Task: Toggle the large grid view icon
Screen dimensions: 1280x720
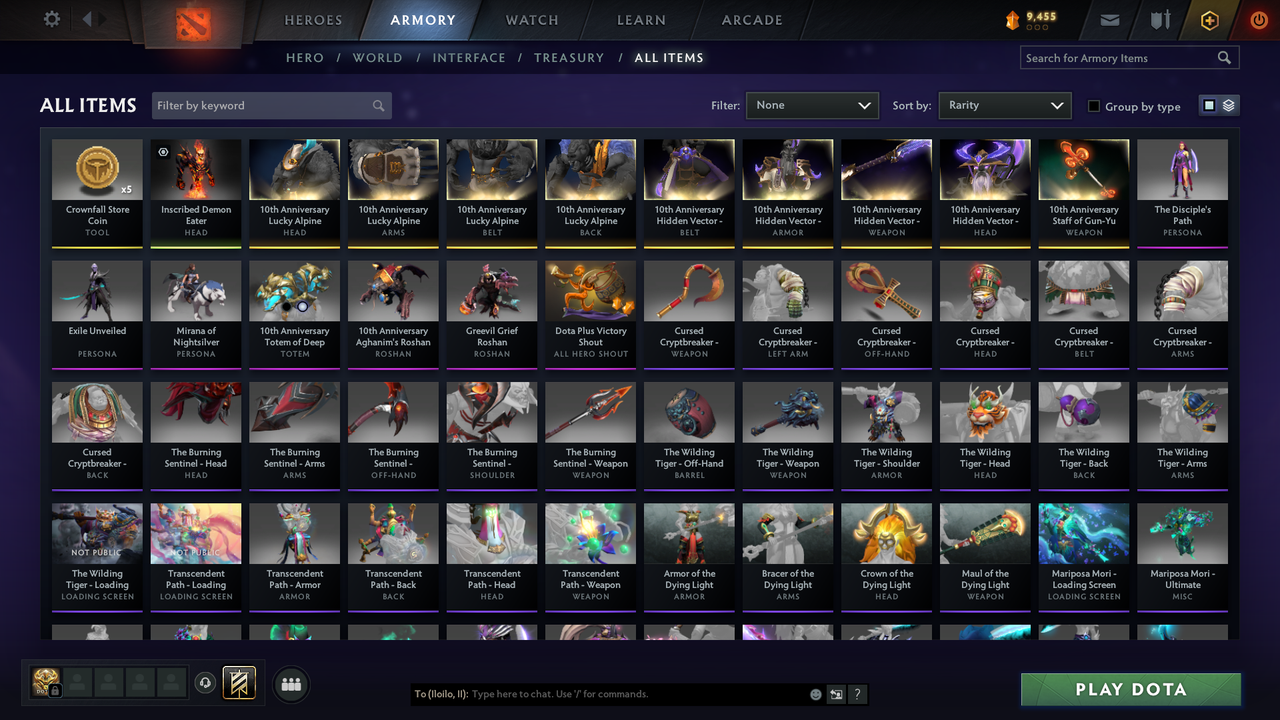Action: (1211, 105)
